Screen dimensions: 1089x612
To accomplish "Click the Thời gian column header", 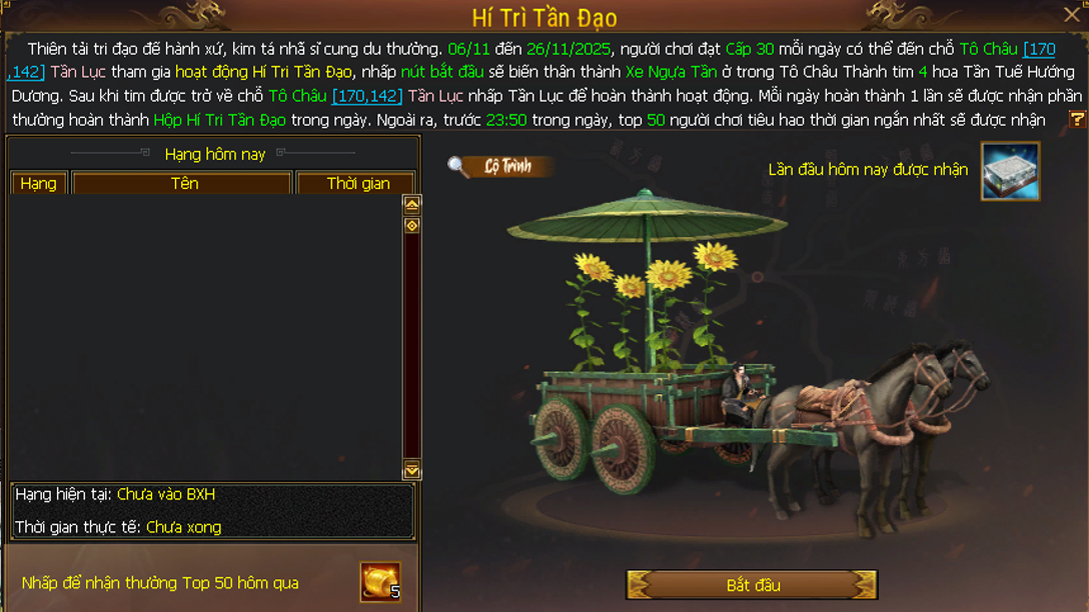I will (357, 184).
